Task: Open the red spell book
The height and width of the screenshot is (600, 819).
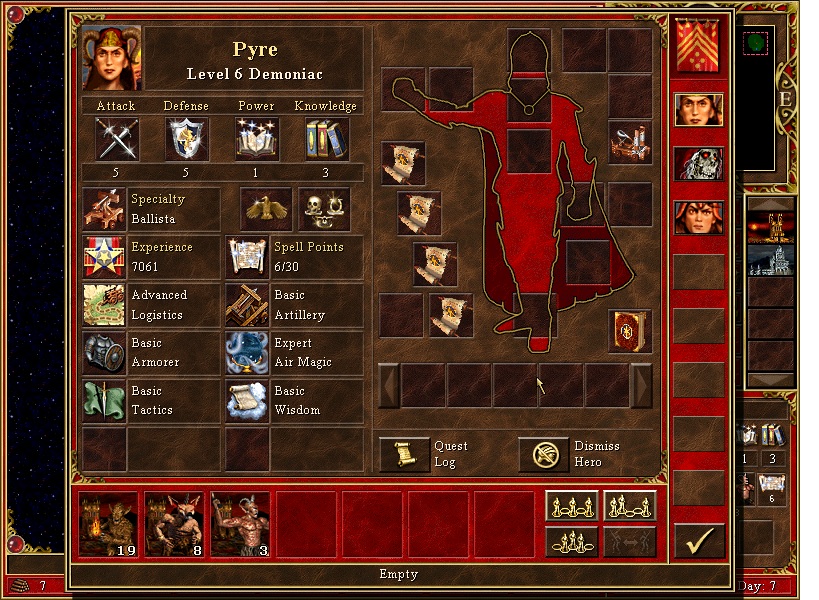Action: pyautogui.click(x=630, y=331)
